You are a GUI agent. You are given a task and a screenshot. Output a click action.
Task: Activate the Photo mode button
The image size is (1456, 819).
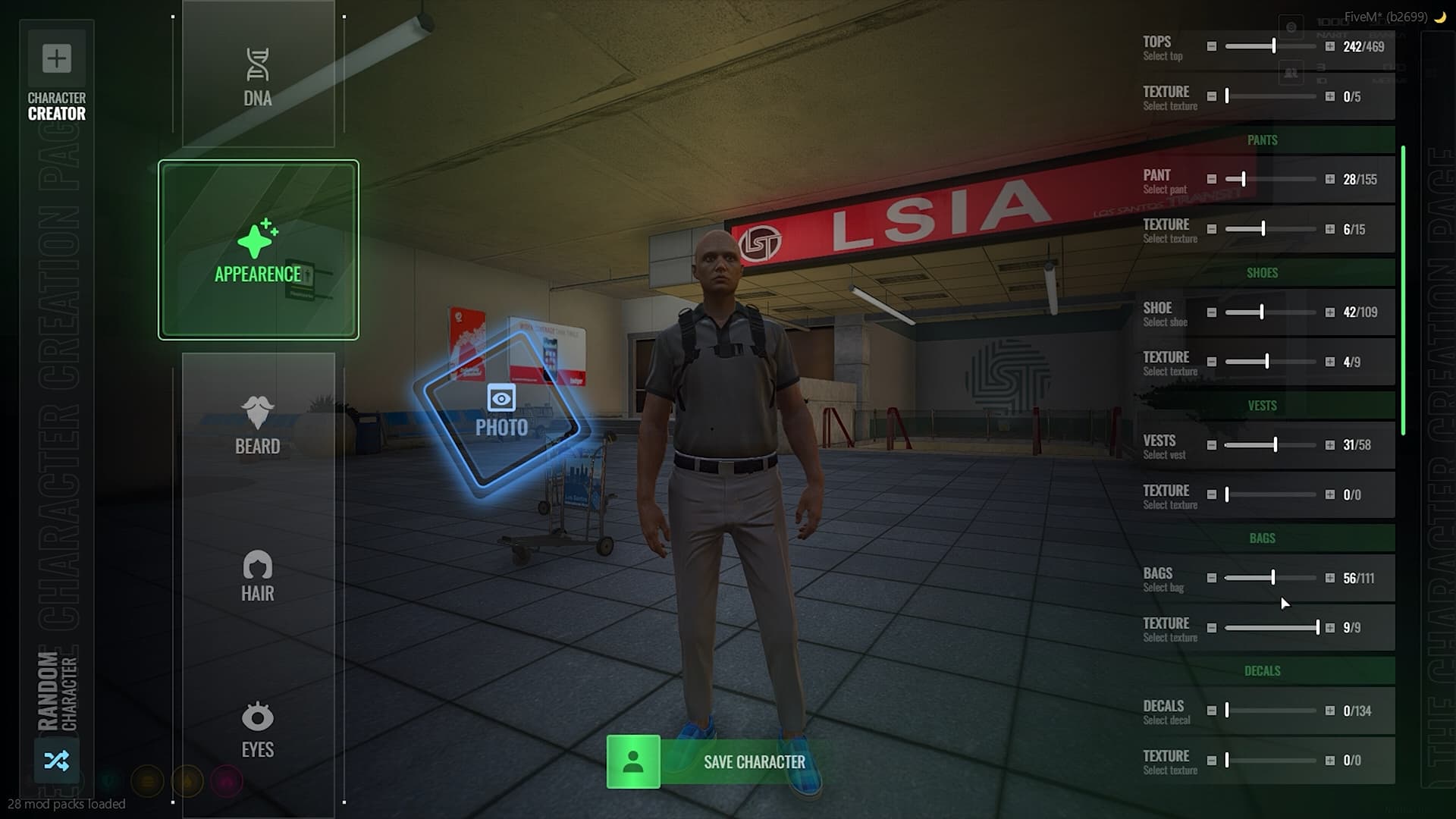tap(501, 411)
